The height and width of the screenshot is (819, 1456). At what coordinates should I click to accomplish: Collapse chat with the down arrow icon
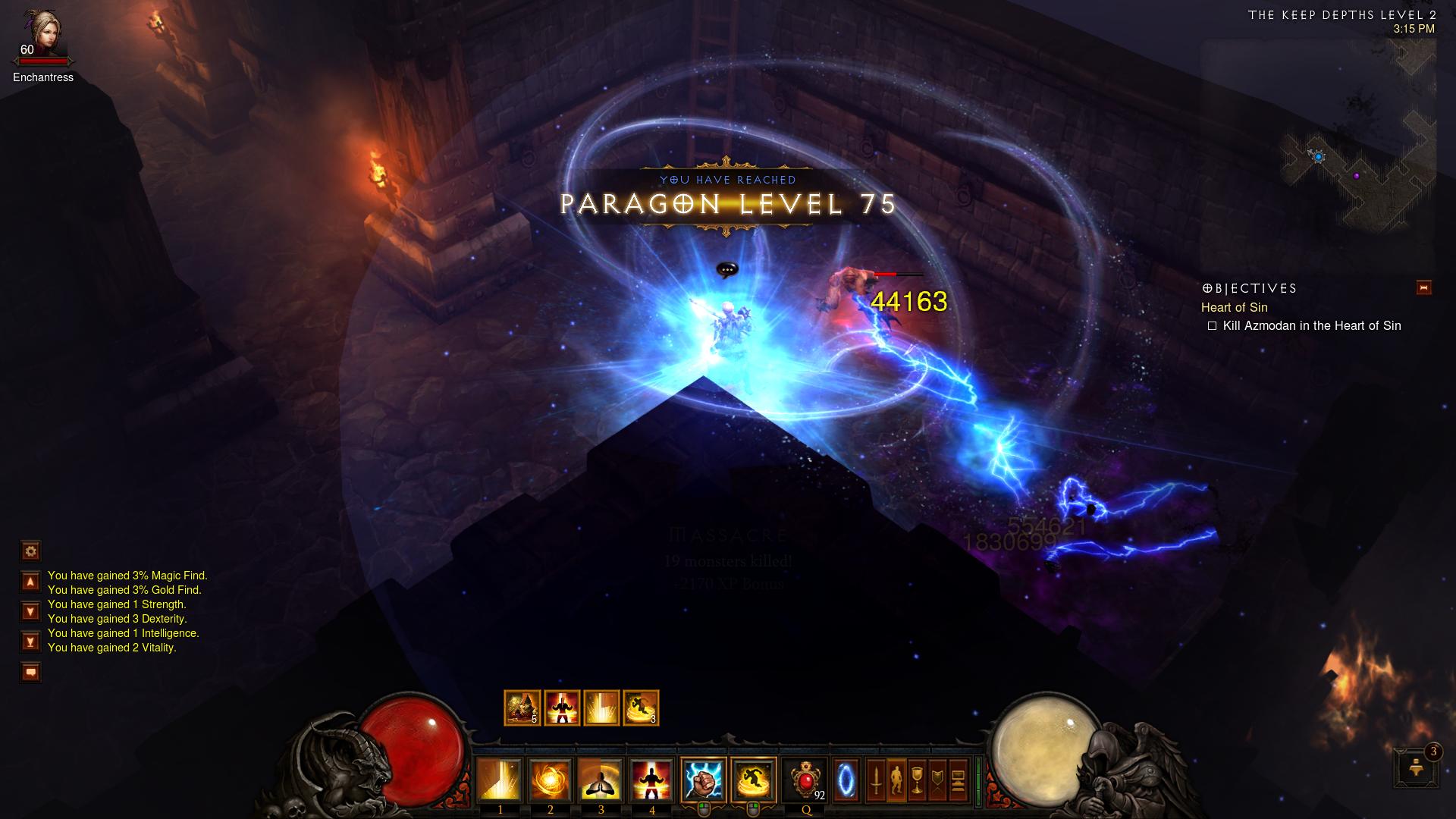pos(31,610)
